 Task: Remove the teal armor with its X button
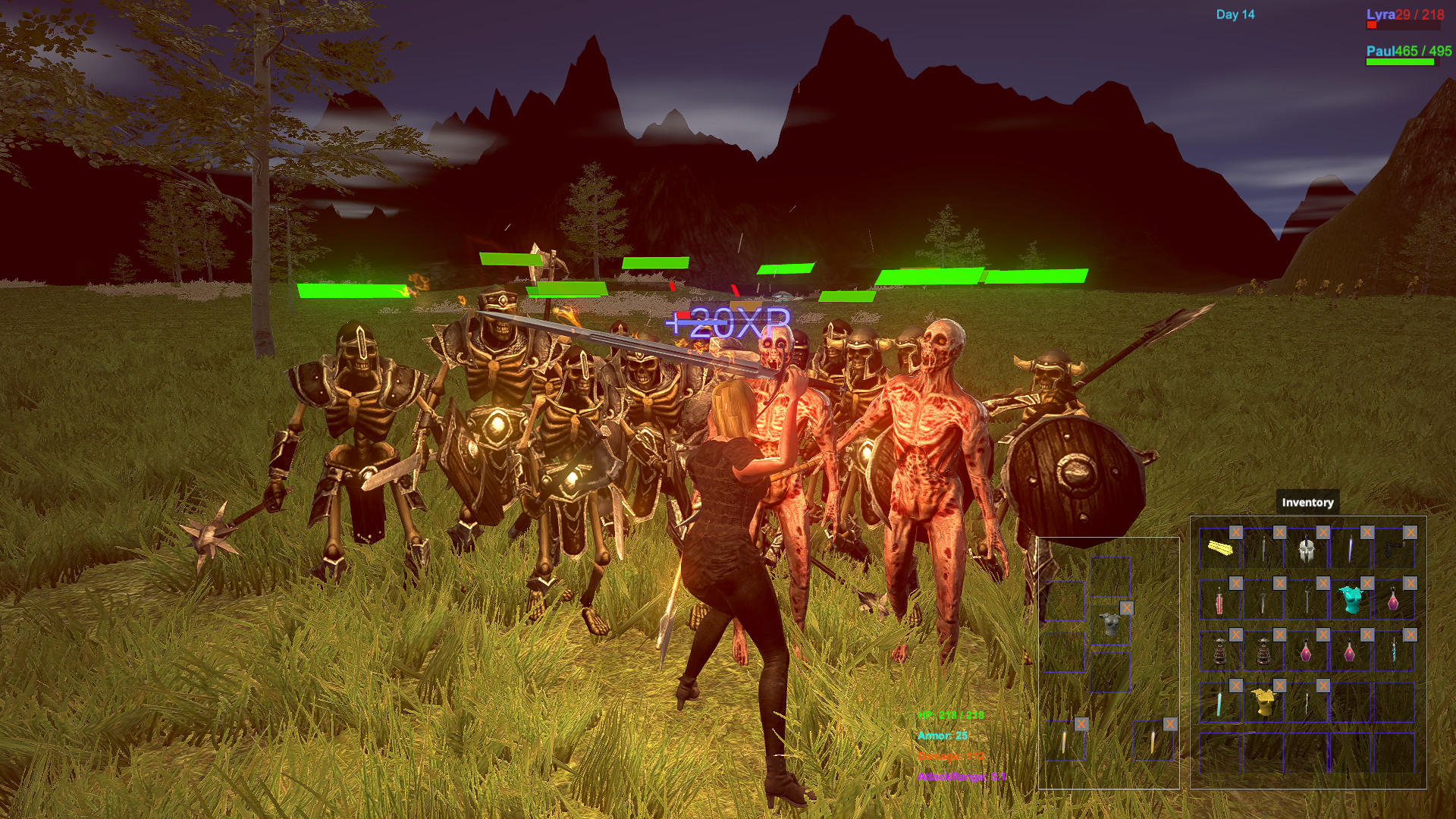1367,582
